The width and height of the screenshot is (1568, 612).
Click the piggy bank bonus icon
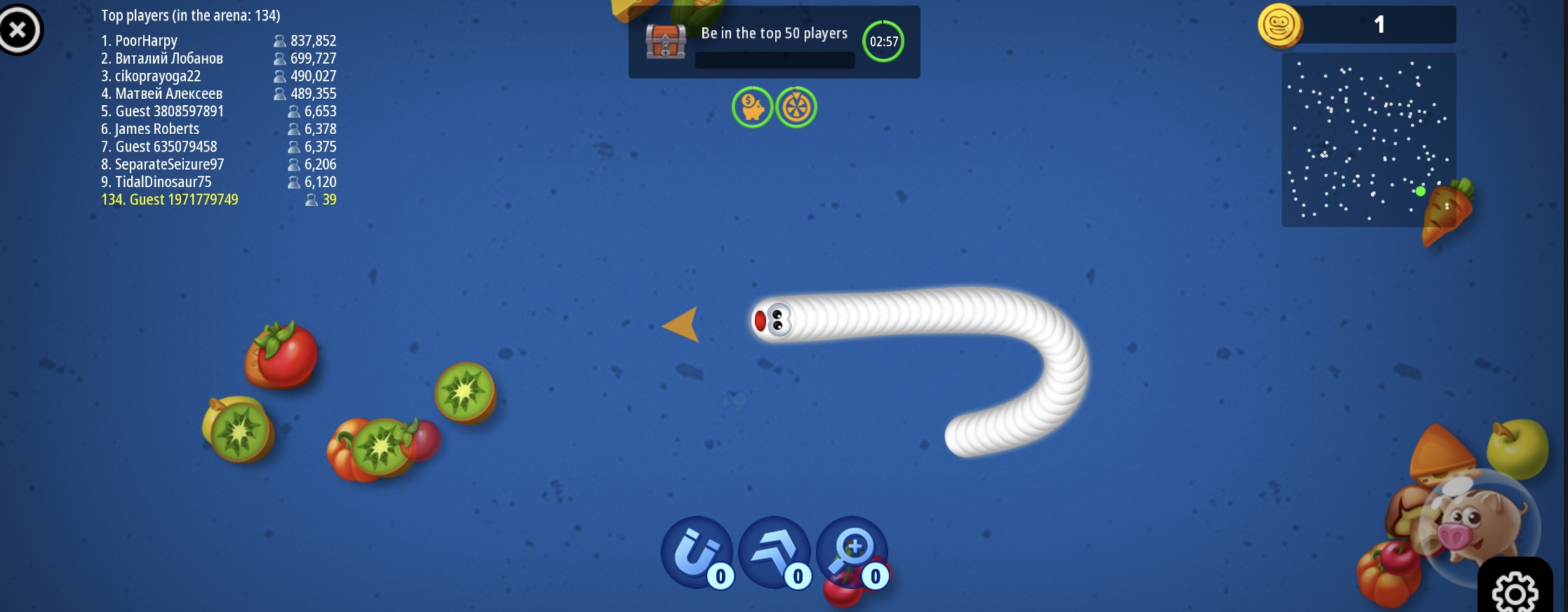752,108
